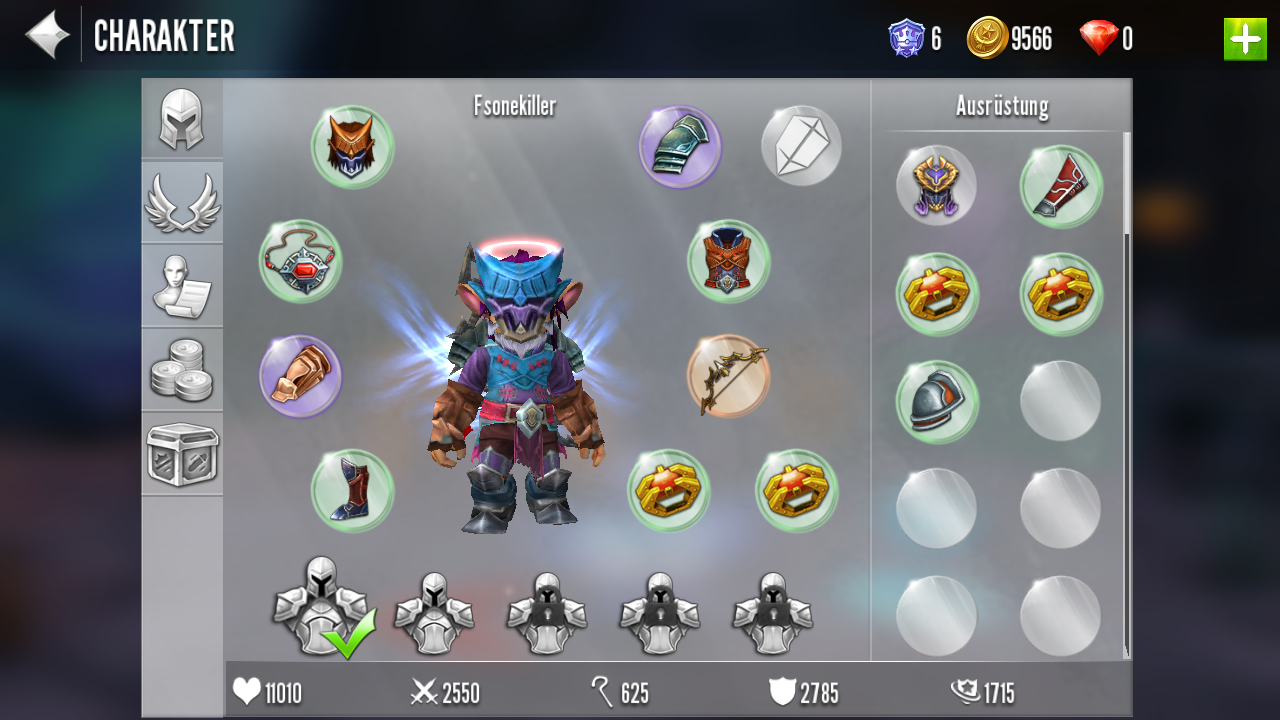The image size is (1280, 720).
Task: Add gems with the green plus button
Action: coord(1245,39)
